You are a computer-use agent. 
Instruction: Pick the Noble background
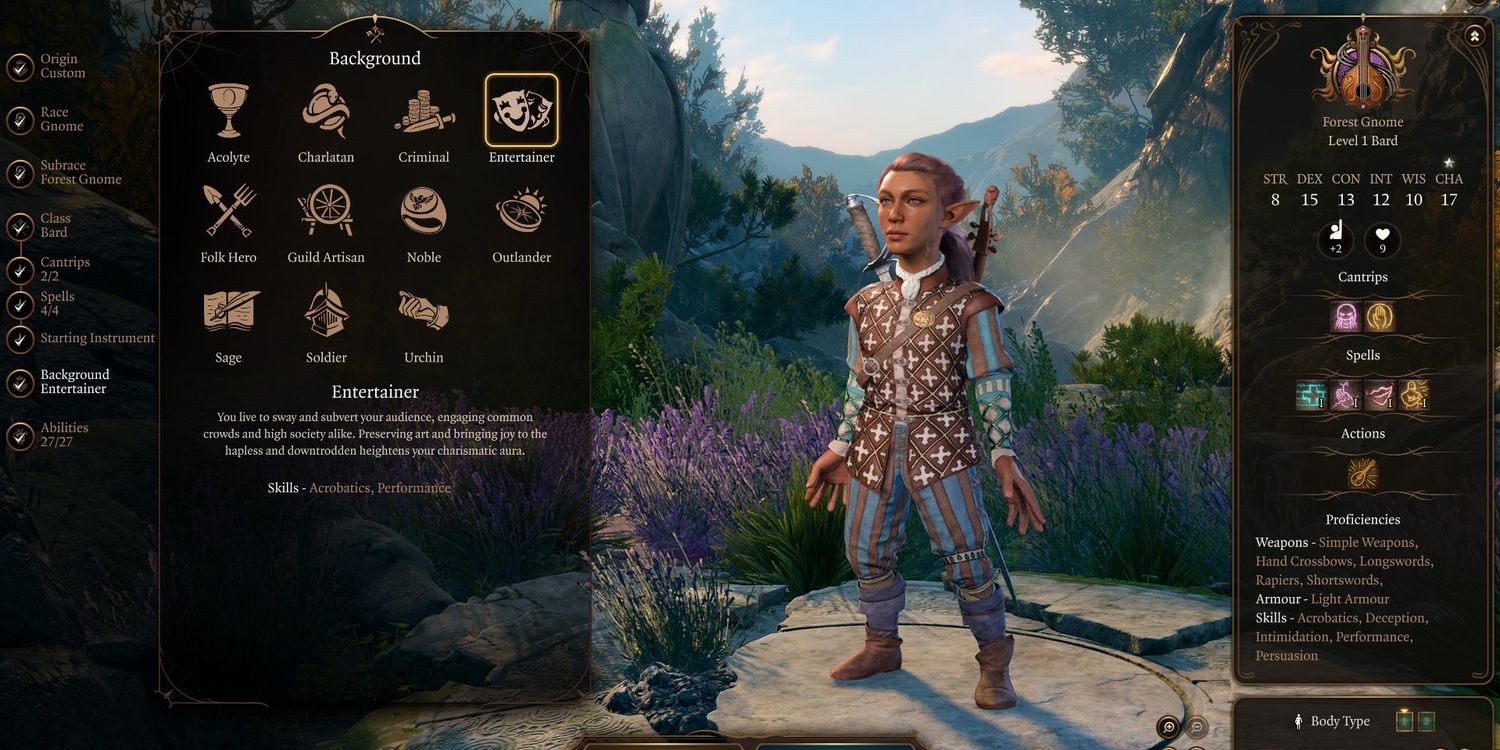click(424, 211)
